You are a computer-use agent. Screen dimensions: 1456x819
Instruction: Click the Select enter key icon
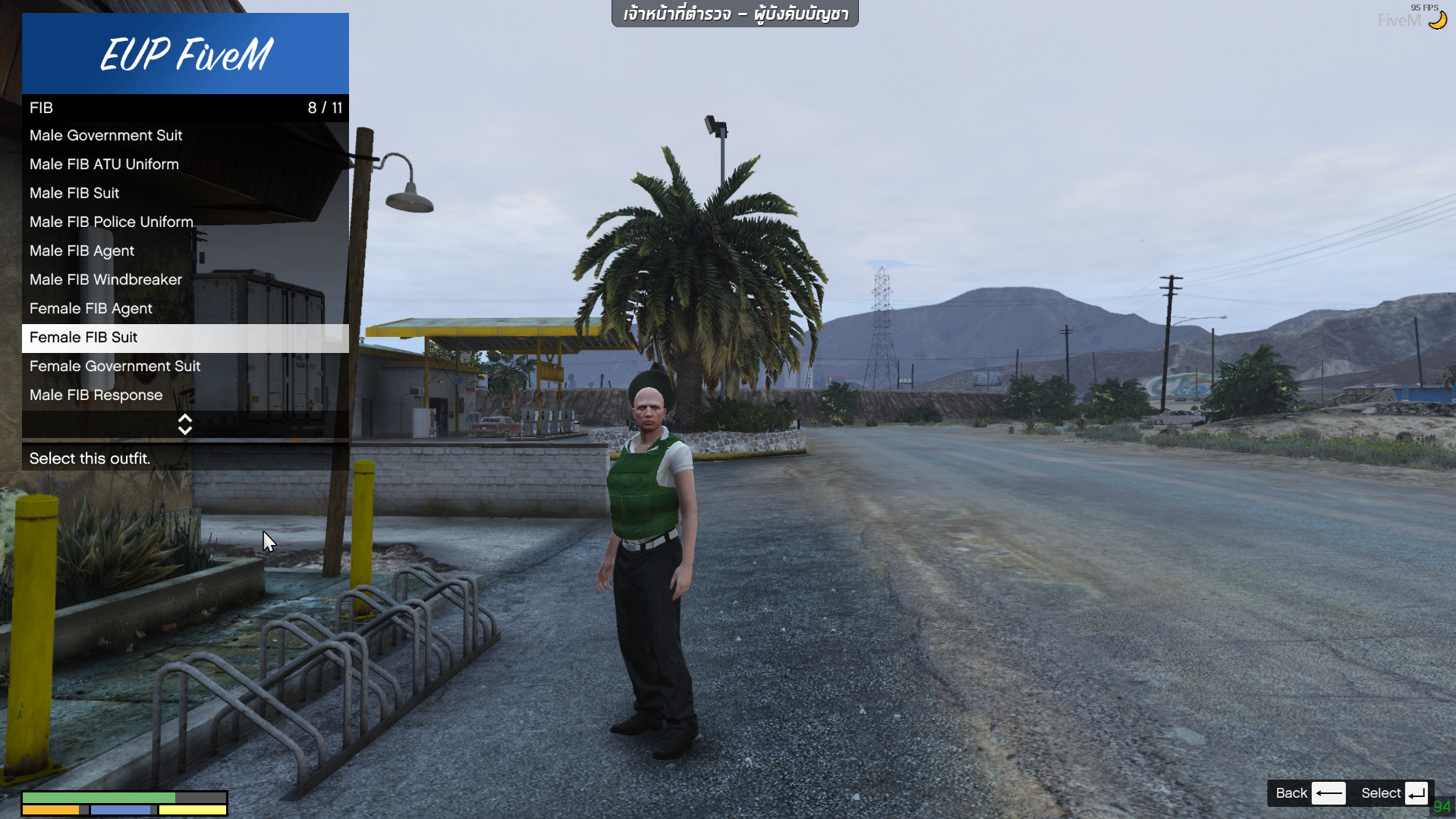(1416, 792)
